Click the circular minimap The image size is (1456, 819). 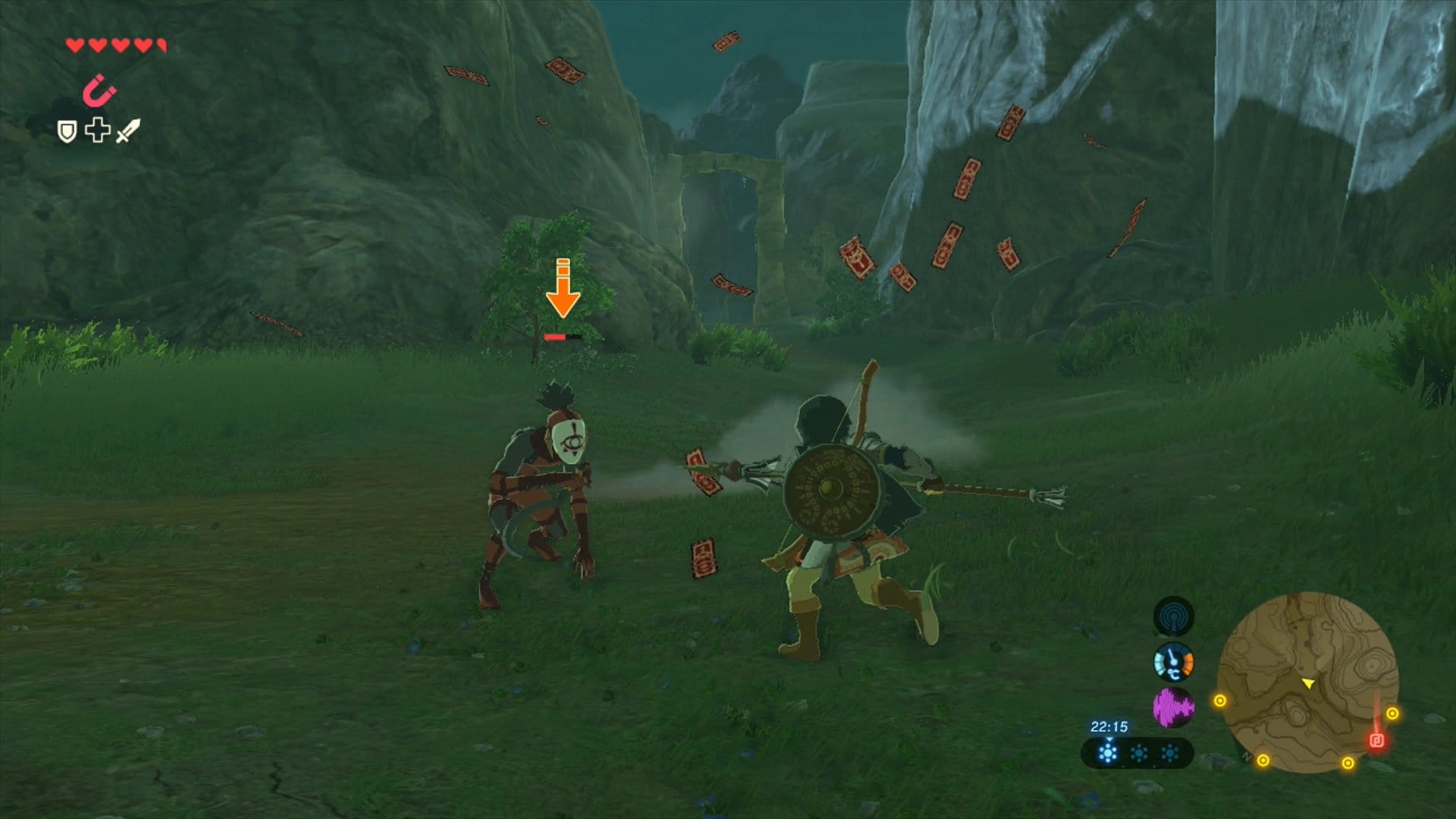tap(1307, 682)
